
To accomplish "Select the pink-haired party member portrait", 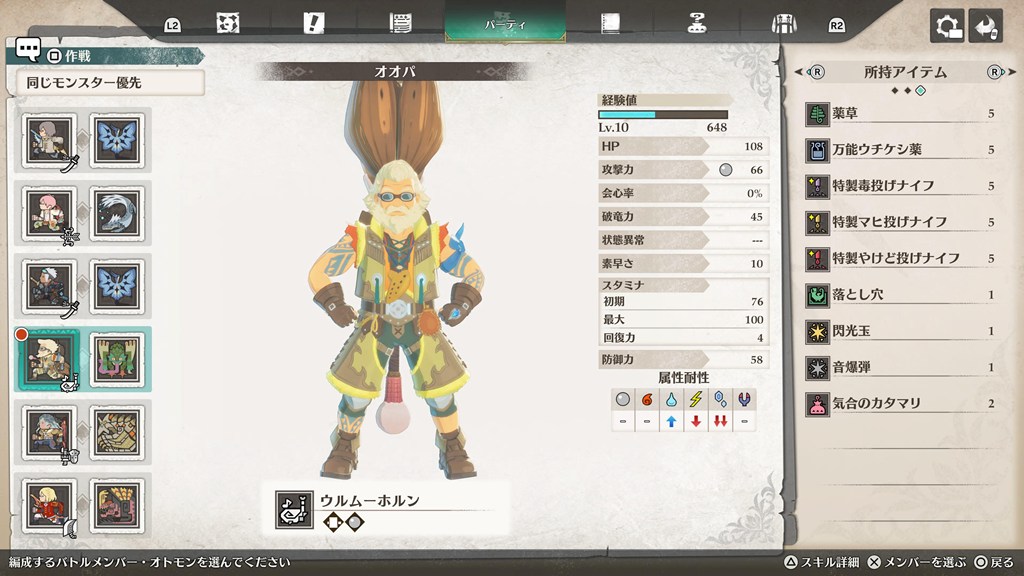I will pyautogui.click(x=47, y=212).
